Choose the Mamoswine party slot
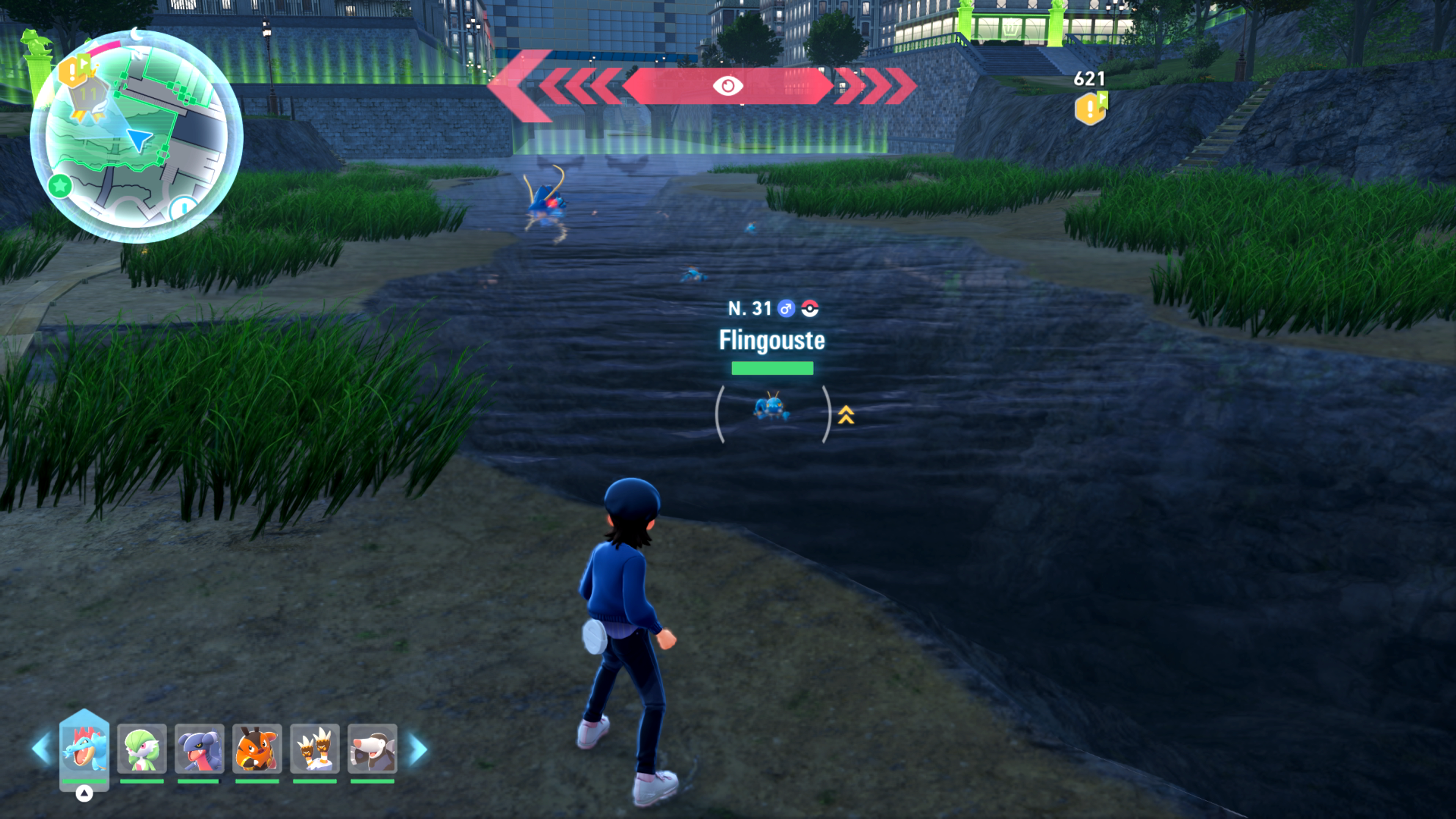This screenshot has width=1456, height=819. 372,749
